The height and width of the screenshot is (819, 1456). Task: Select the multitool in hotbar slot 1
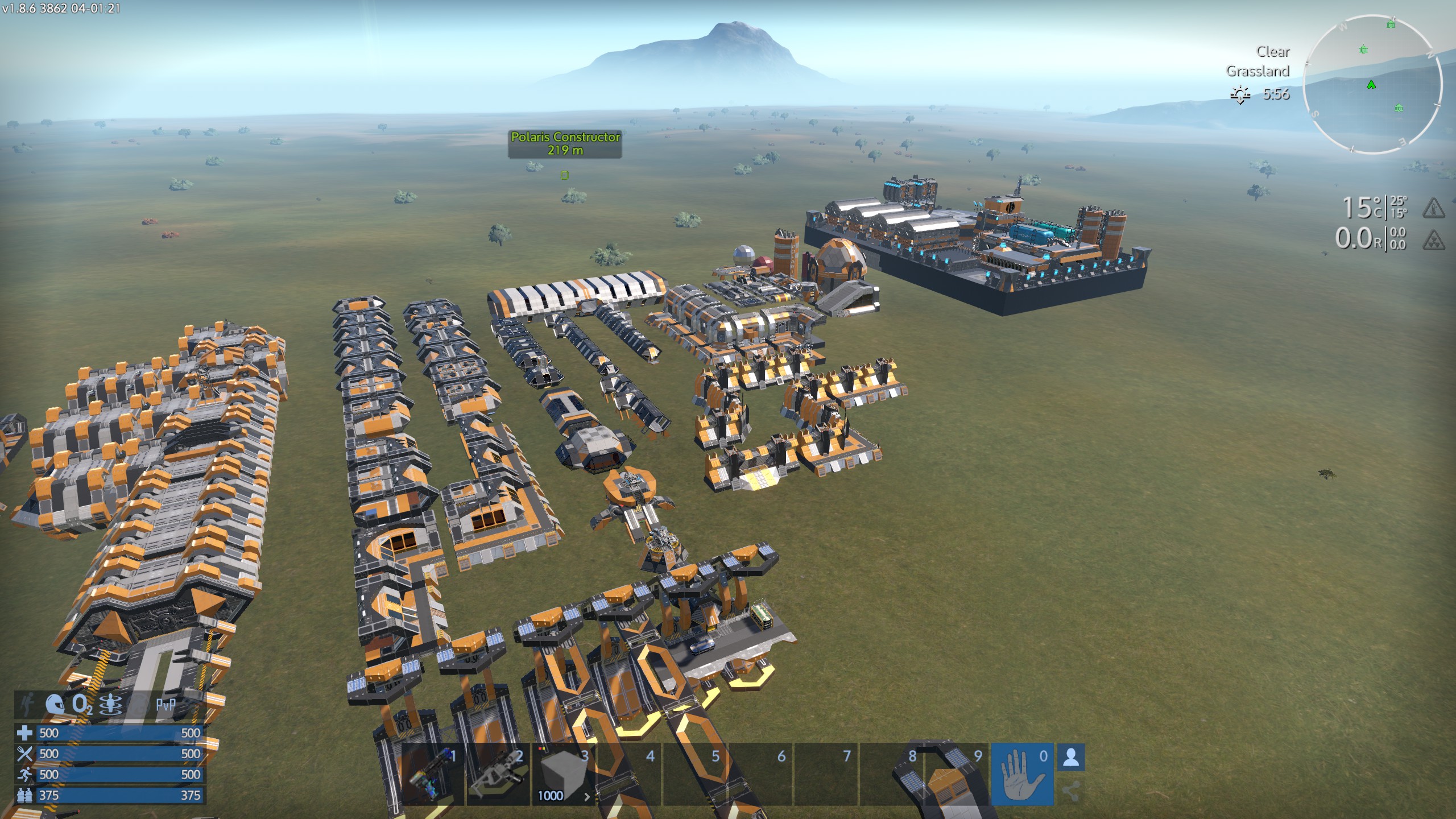[x=433, y=773]
